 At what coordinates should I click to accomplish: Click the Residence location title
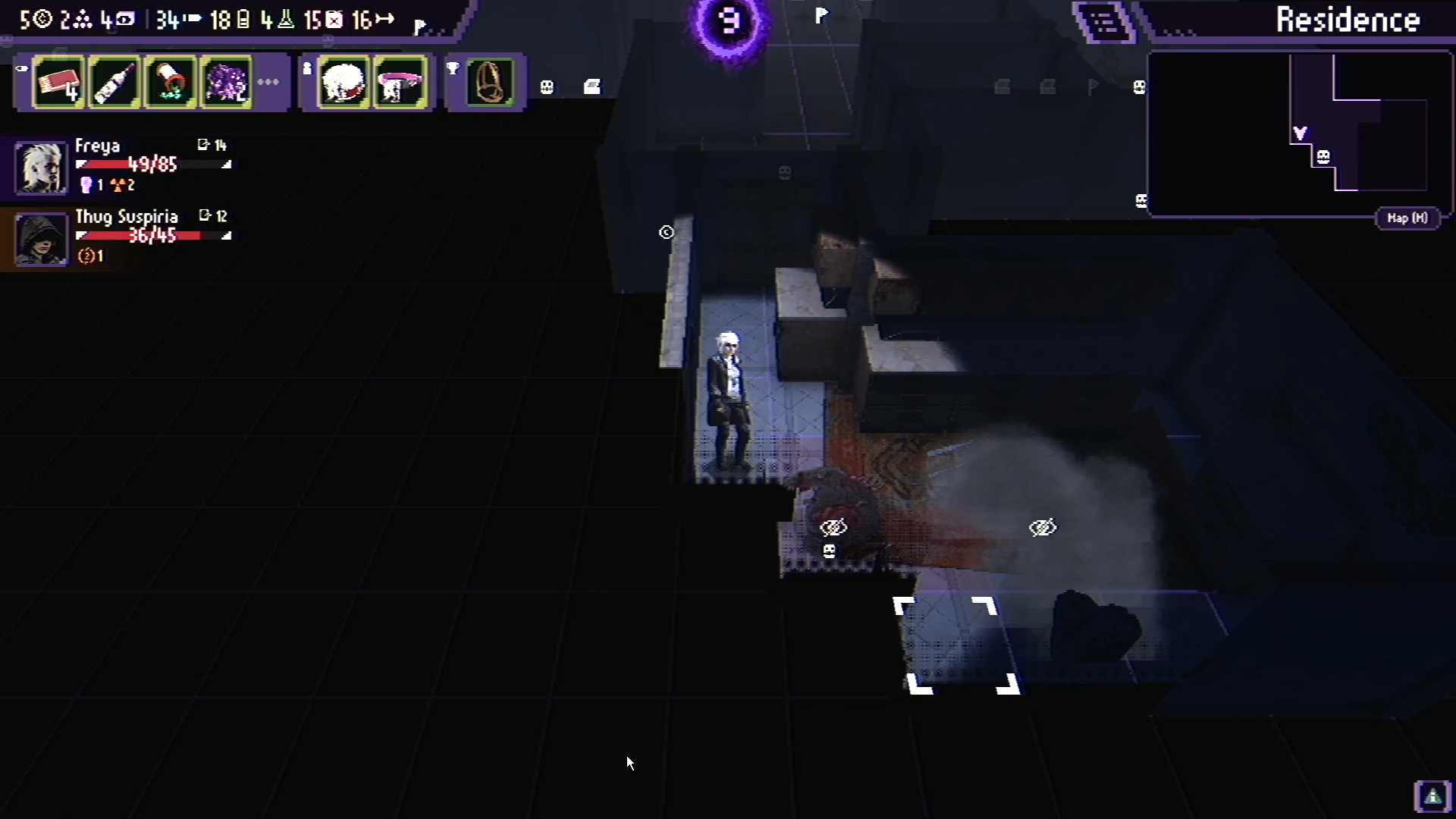coord(1348,19)
